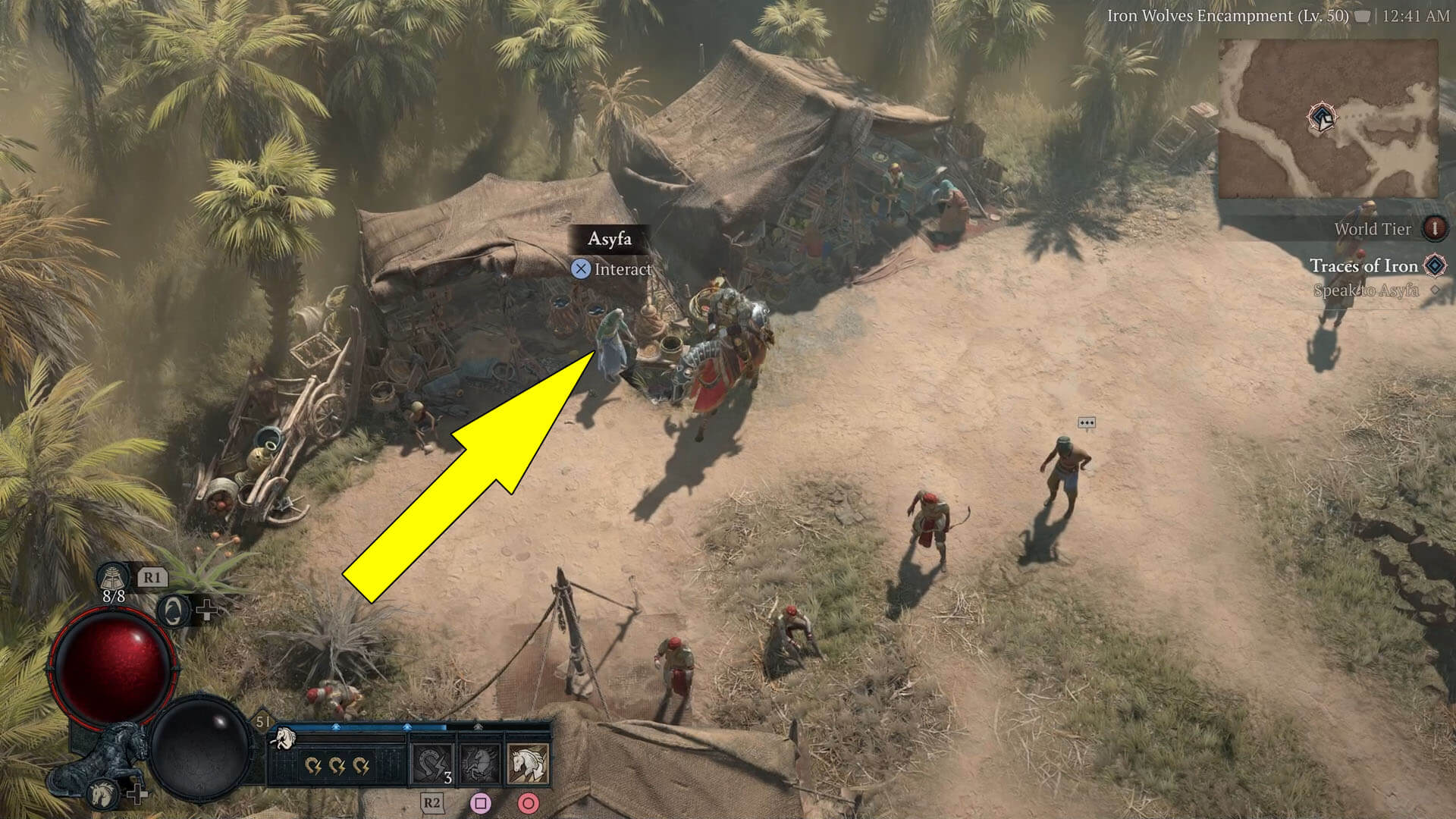This screenshot has height=819, width=1456.
Task: Toggle the diamond checkbox beside Speak to Asyfa
Action: click(x=1434, y=290)
